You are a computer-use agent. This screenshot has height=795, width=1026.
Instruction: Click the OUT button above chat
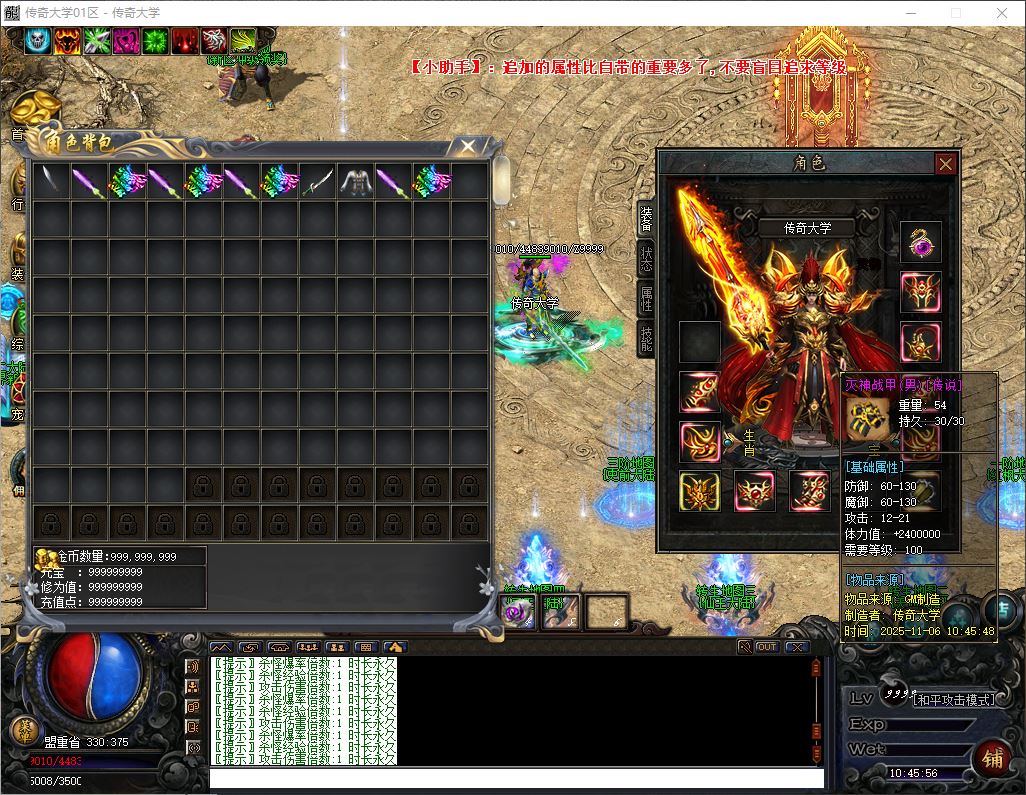point(767,647)
